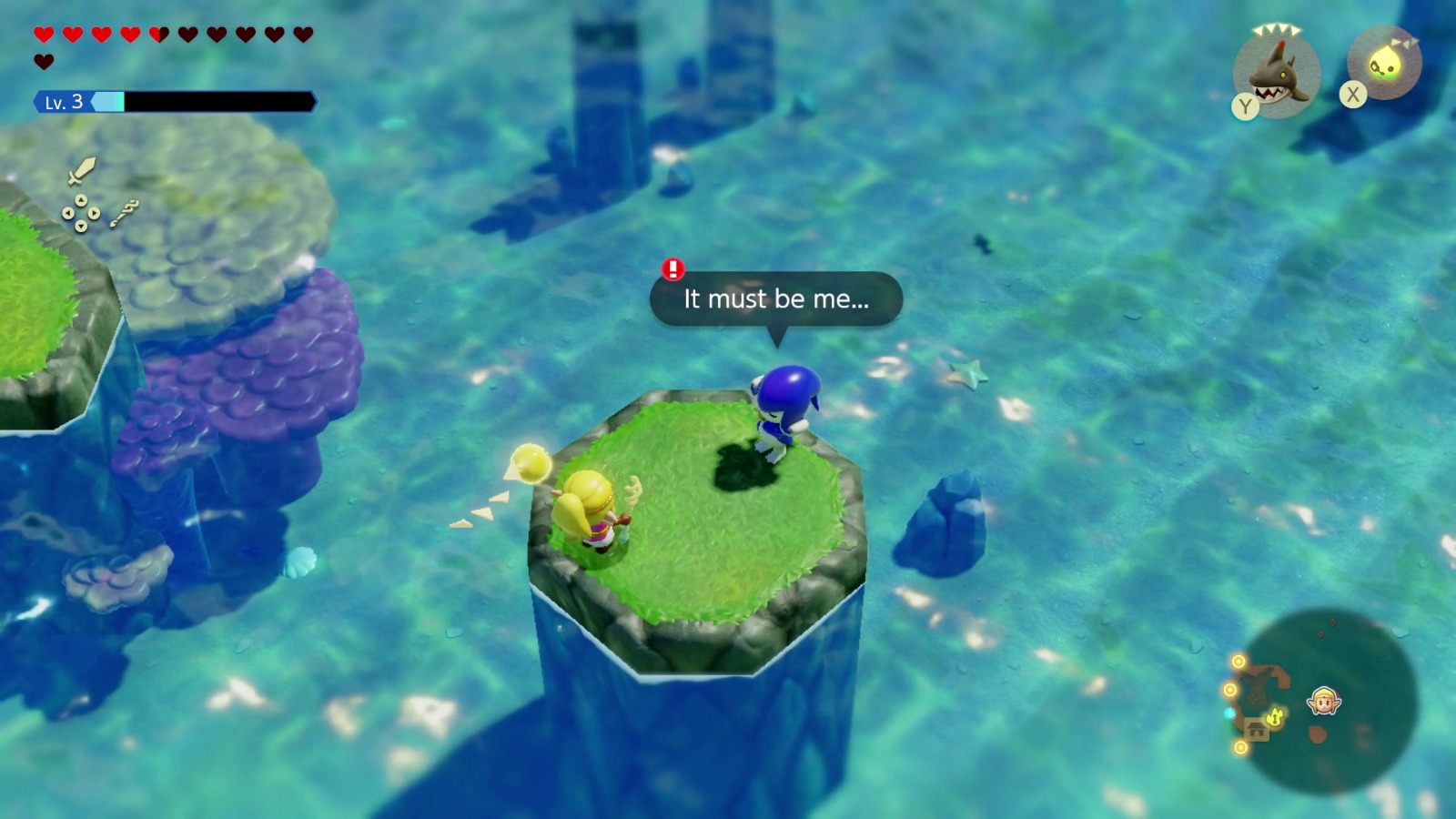Screen dimensions: 1456x819
Task: Select the flame keyhole marker on the minimap
Action: 1275,717
